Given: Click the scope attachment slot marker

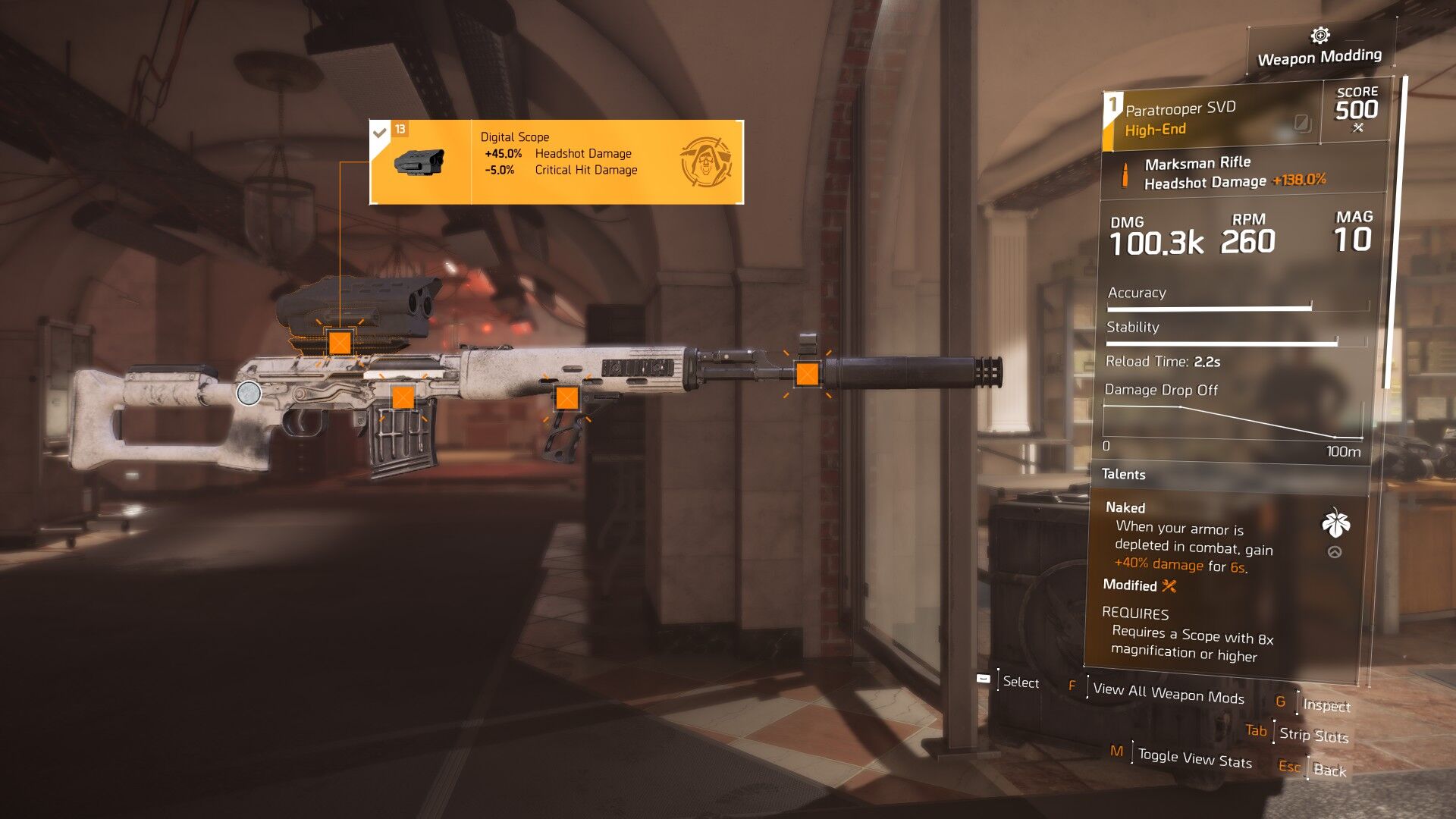Looking at the screenshot, I should coord(340,343).
